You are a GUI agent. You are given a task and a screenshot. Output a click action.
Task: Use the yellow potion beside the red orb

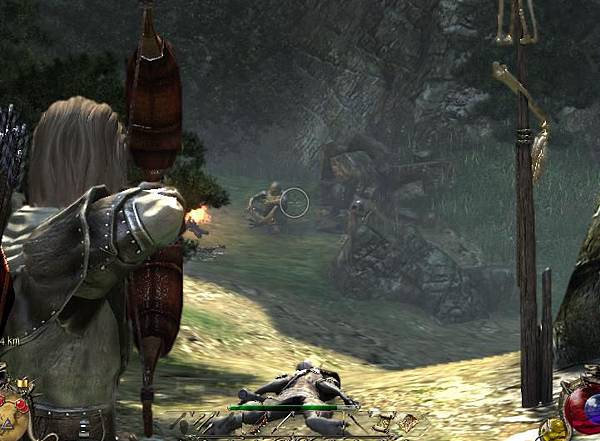553,429
